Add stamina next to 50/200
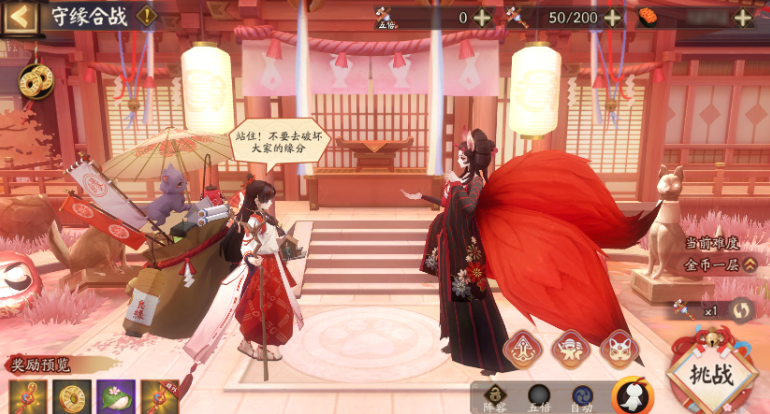 [x=612, y=17]
